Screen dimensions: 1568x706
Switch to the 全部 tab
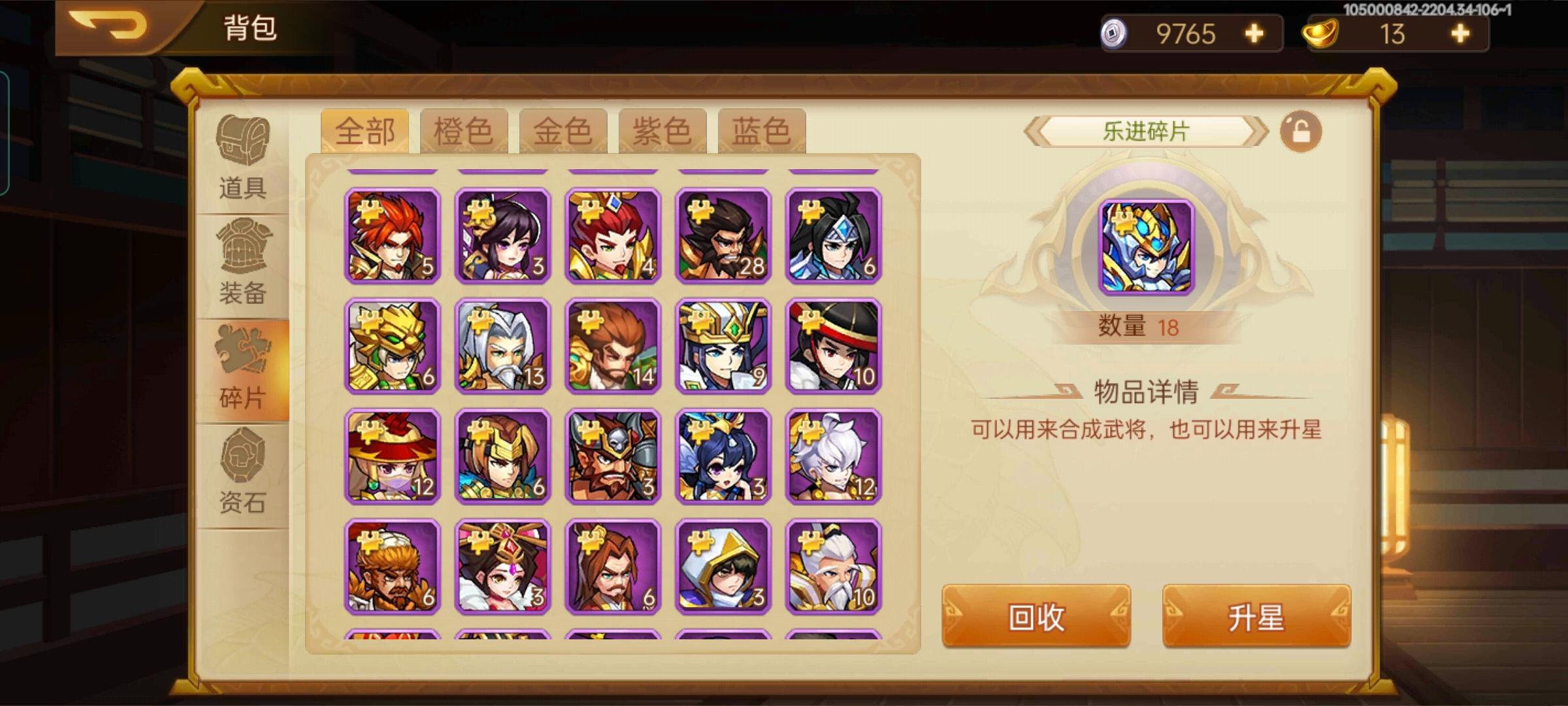pos(368,129)
